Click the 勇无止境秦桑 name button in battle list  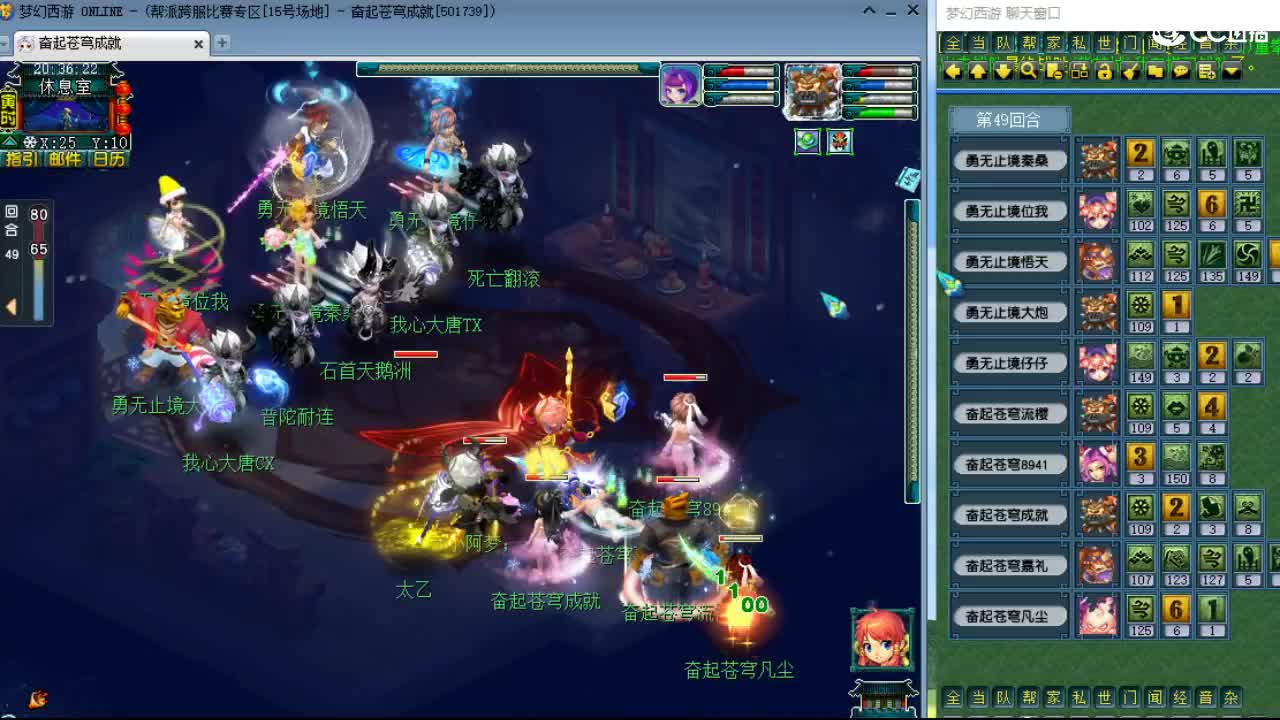pyautogui.click(x=1008, y=159)
